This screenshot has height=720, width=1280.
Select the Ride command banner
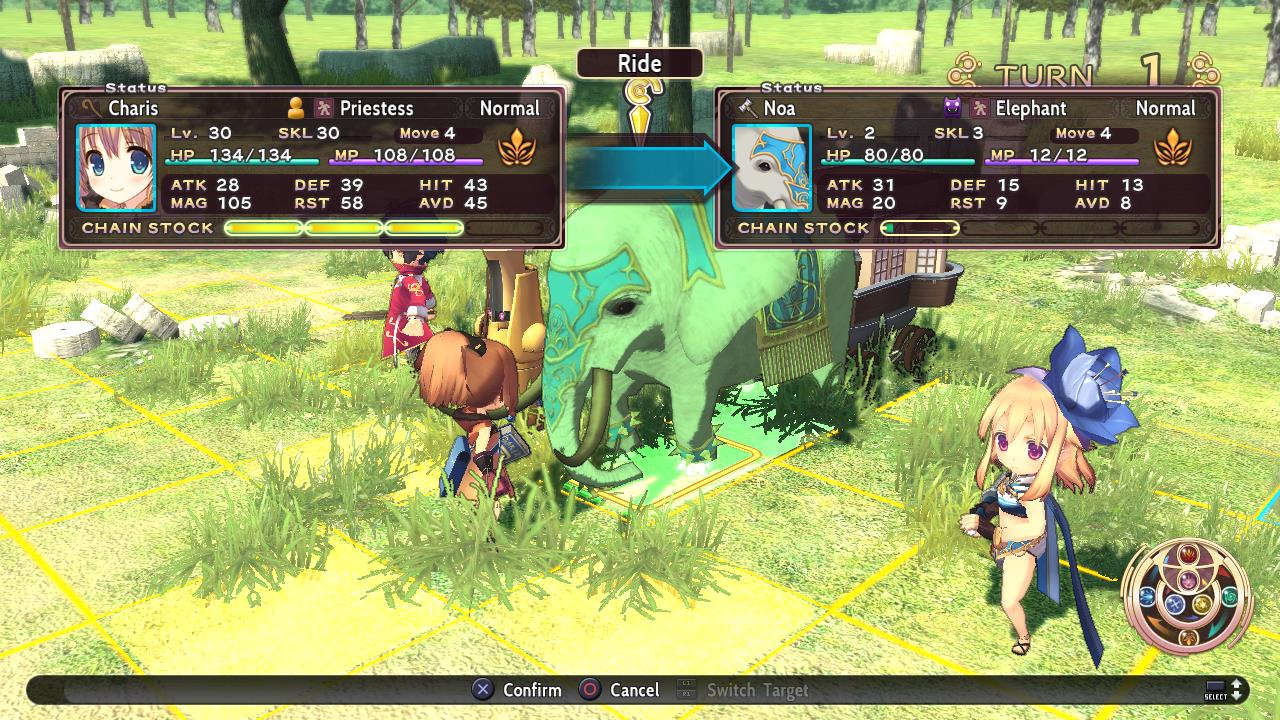(639, 63)
